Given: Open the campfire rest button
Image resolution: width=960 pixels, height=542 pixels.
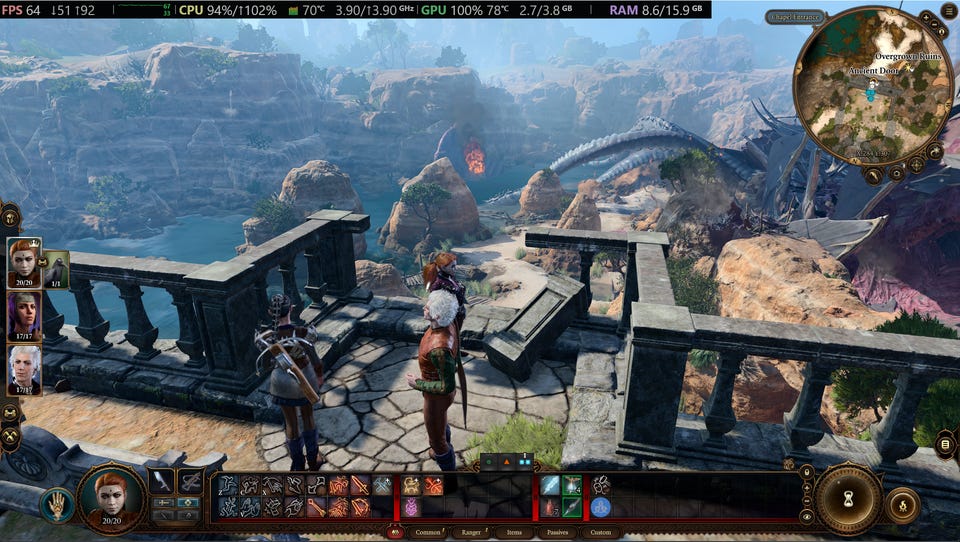Looking at the screenshot, I should tap(903, 504).
